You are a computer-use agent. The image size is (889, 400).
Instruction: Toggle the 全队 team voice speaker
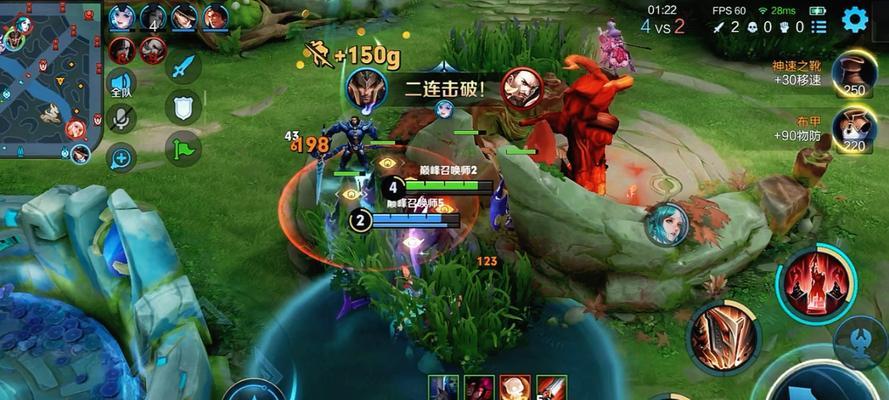(x=122, y=84)
